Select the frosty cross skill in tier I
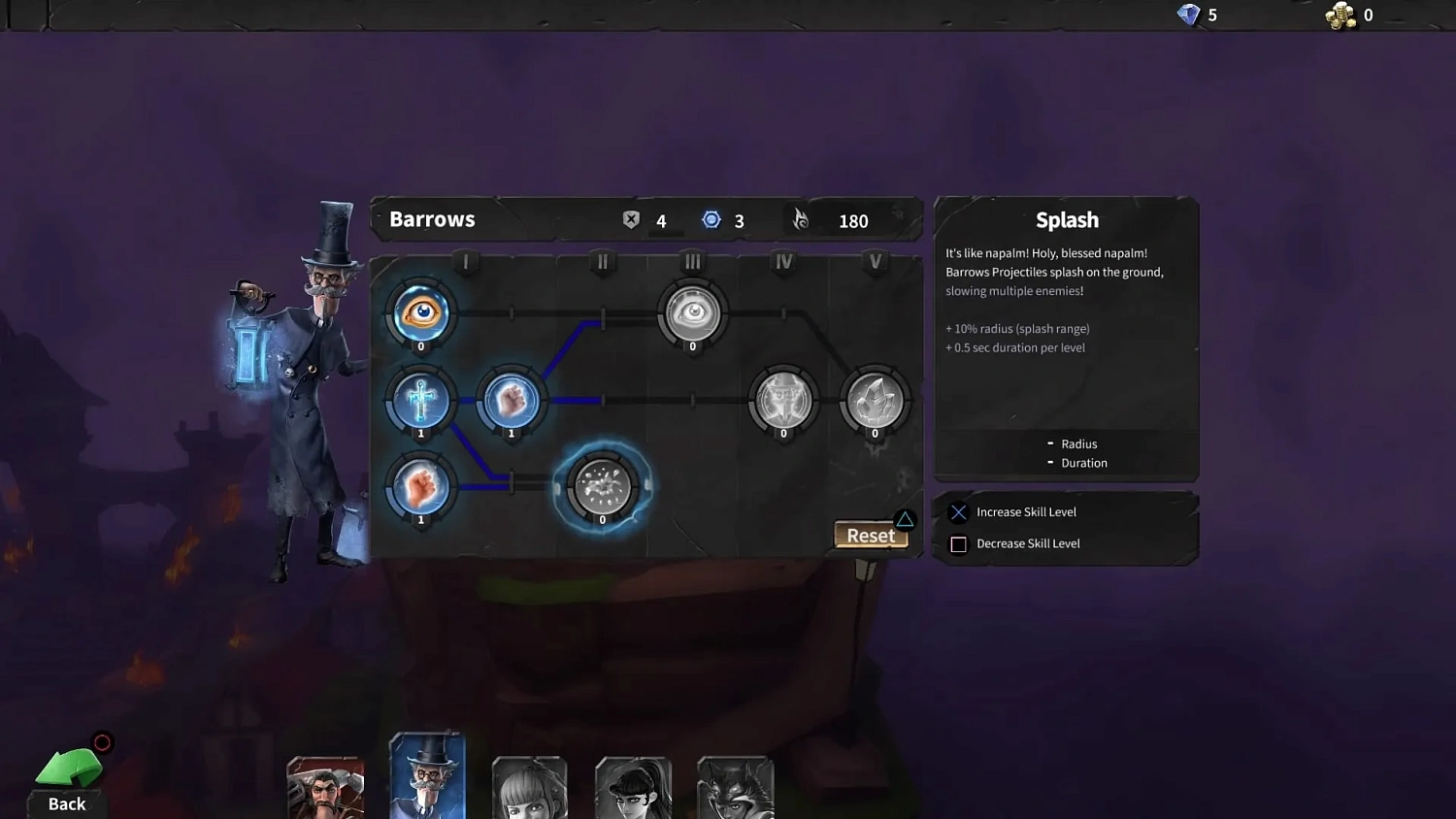This screenshot has width=1456, height=819. click(x=420, y=400)
